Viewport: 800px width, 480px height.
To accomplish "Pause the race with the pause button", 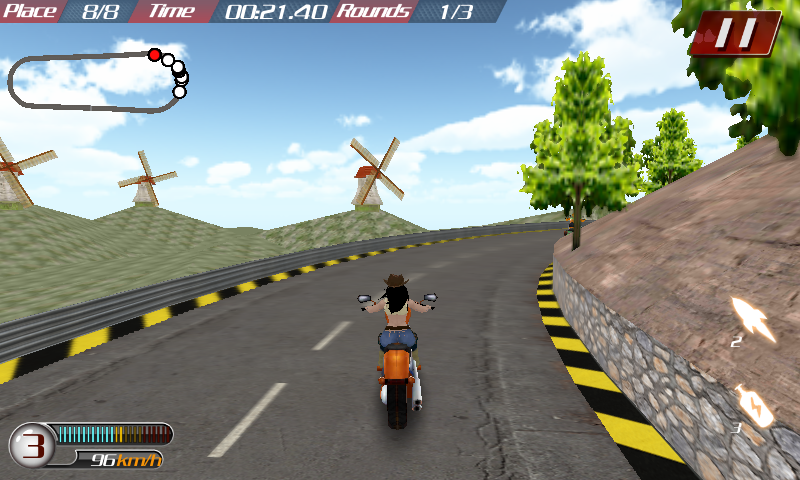I will [x=735, y=33].
